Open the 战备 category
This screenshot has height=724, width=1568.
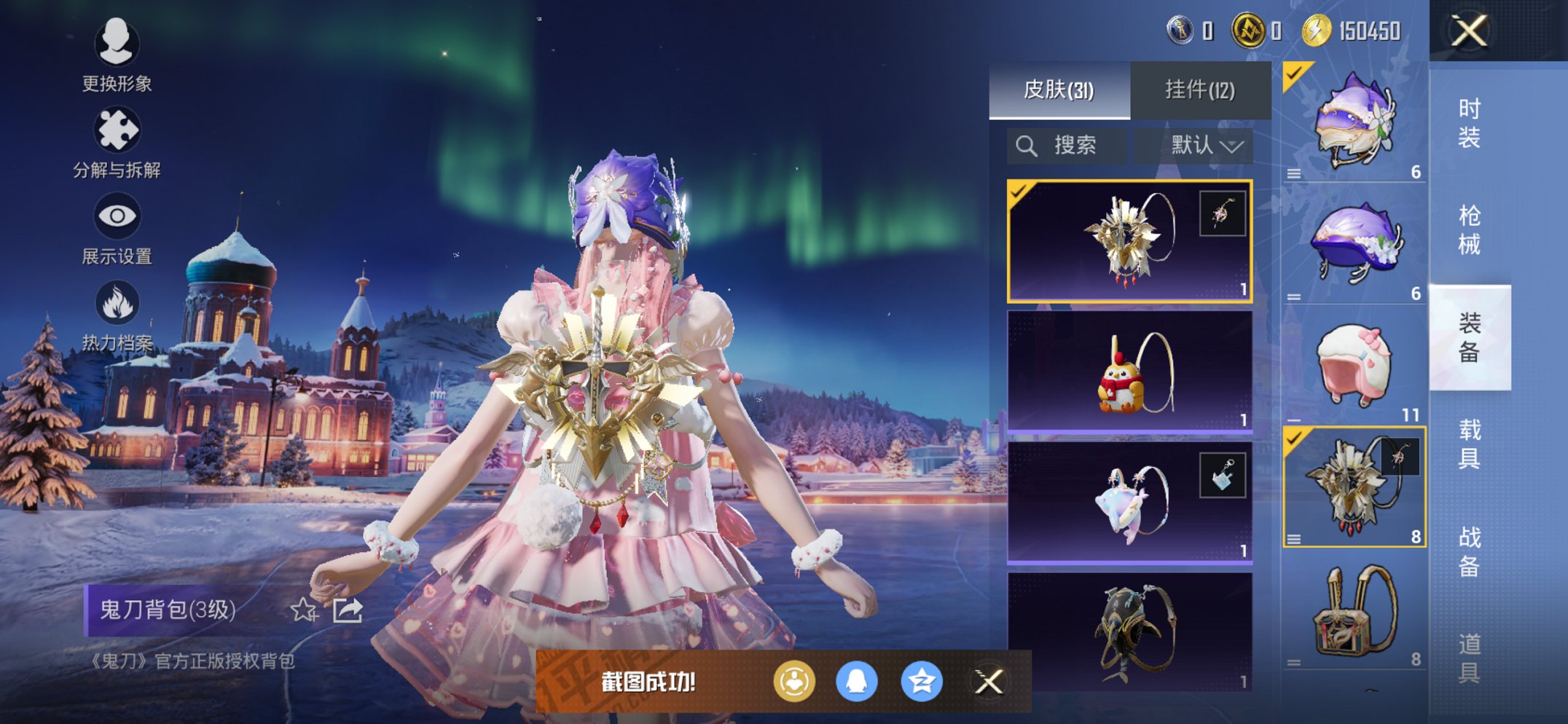[x=1469, y=551]
